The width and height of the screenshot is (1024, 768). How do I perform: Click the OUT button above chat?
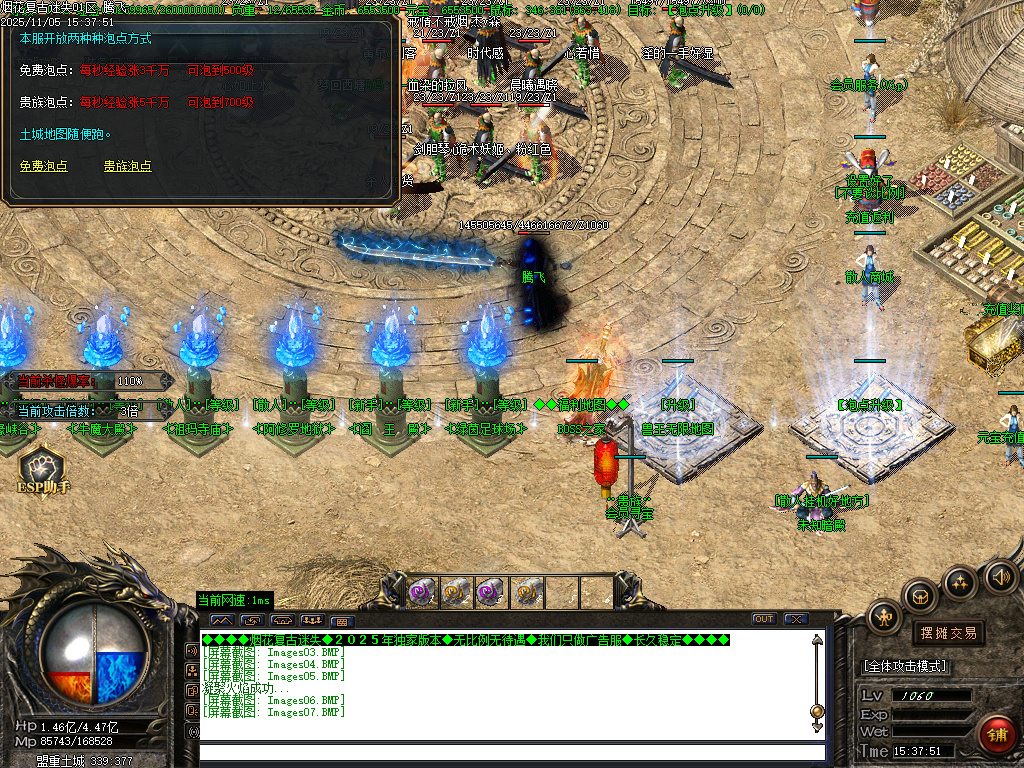(764, 619)
